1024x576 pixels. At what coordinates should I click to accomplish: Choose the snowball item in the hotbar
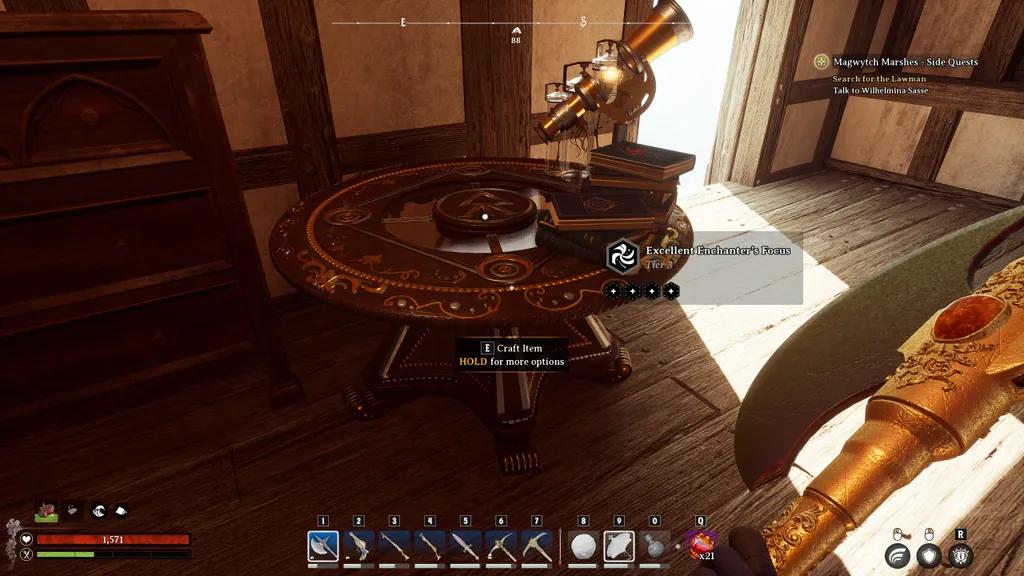pyautogui.click(x=583, y=546)
